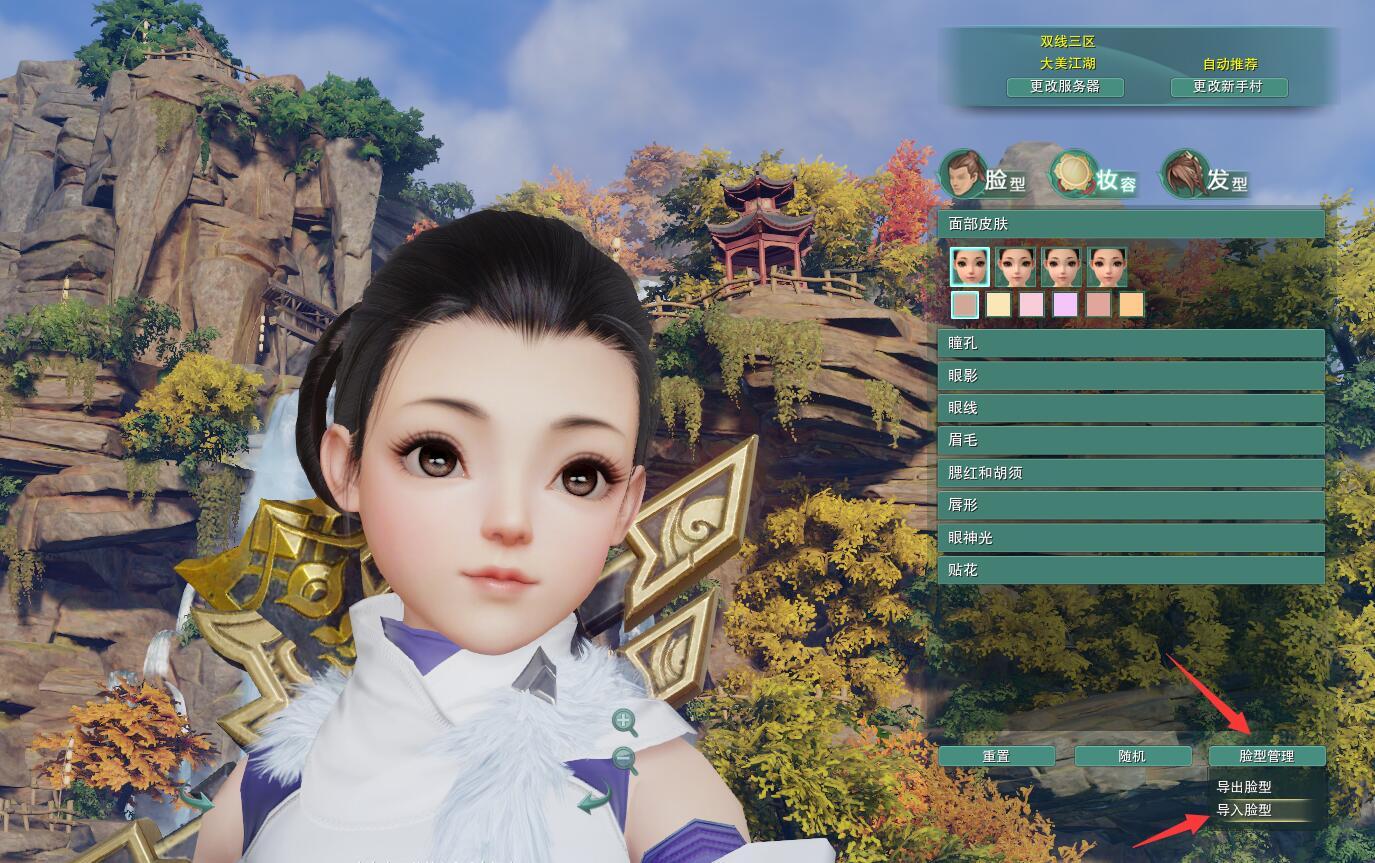Zoom in with the magnifier plus icon
Viewport: 1375px width, 863px height.
coord(625,721)
